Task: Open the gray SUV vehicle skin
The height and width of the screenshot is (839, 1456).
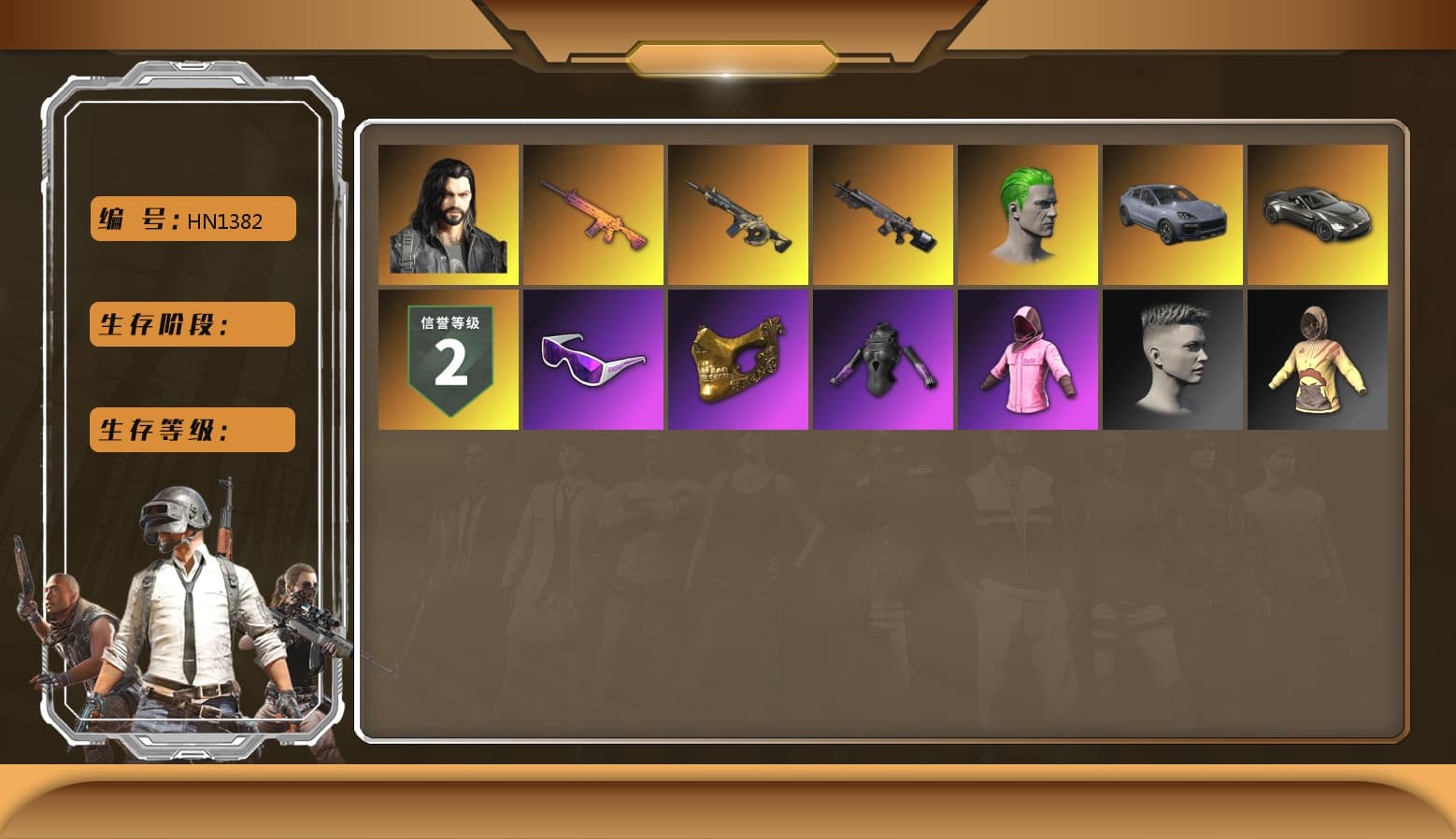Action: [x=1173, y=214]
